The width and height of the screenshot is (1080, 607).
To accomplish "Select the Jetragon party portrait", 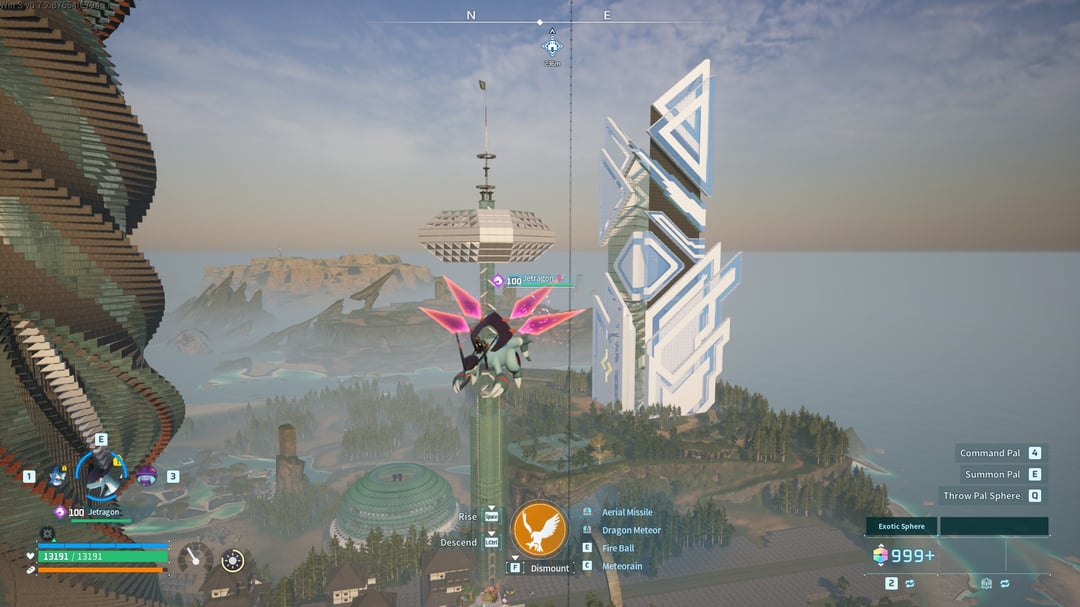I will coord(101,474).
